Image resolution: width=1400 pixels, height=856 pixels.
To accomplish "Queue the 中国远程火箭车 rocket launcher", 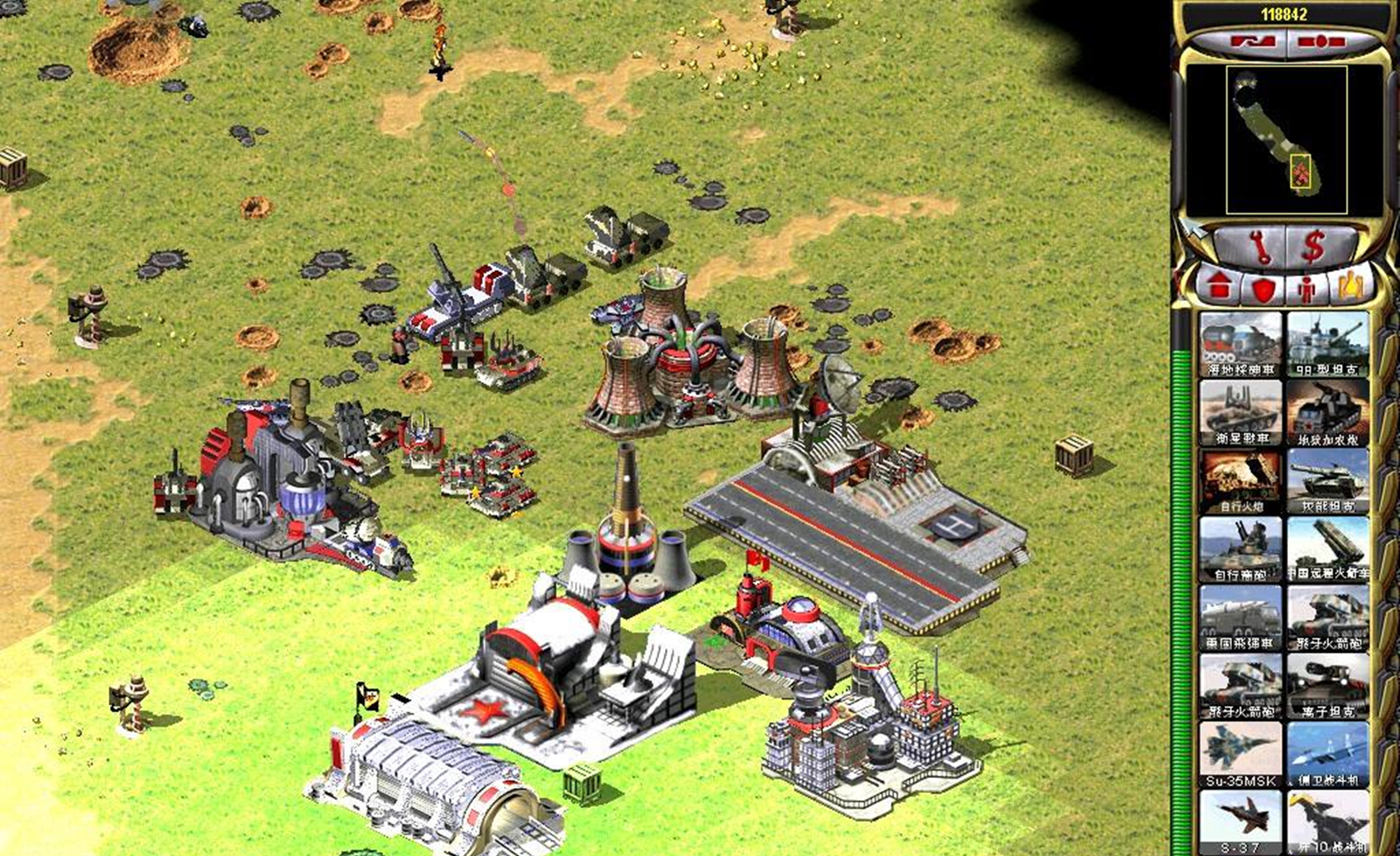I will 1327,550.
